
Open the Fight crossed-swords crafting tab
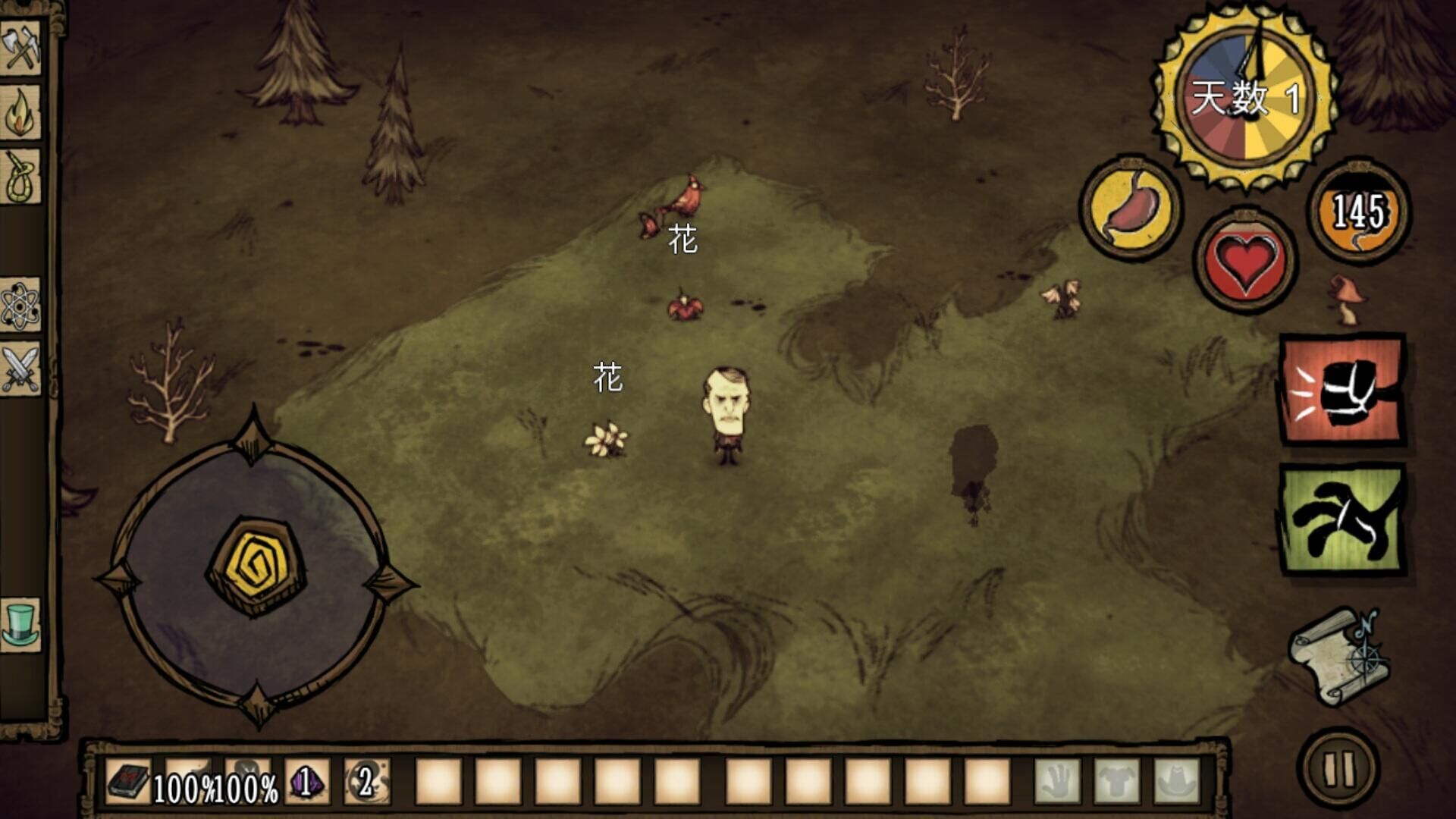coord(20,369)
